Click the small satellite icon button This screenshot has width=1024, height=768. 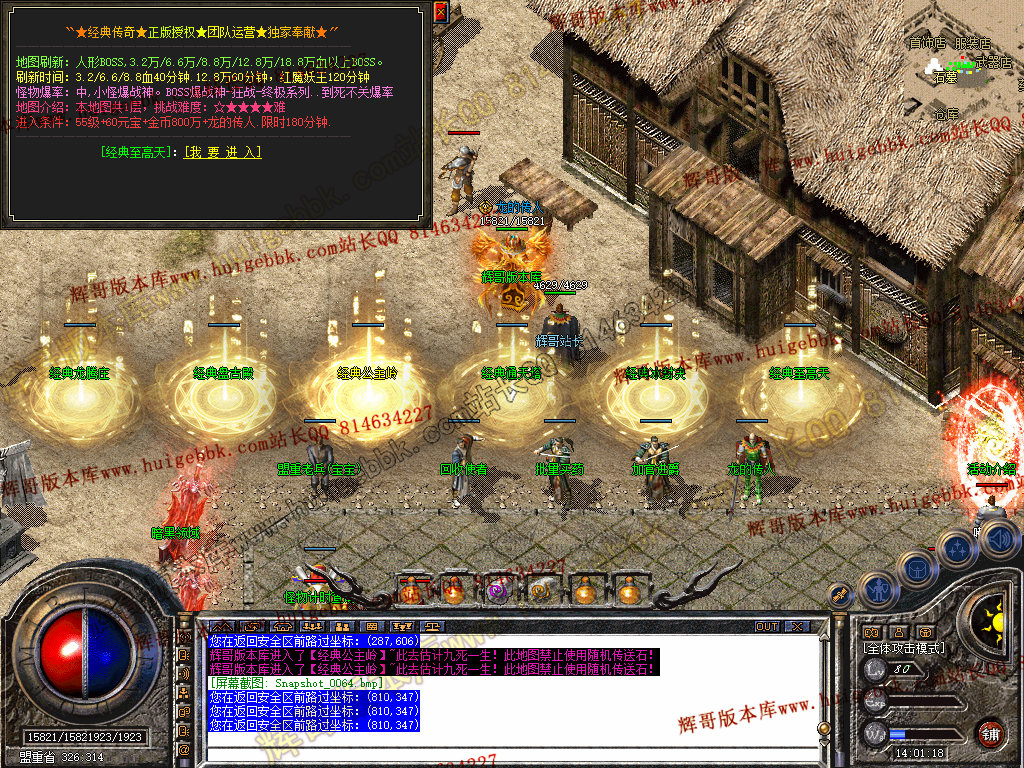coord(840,594)
